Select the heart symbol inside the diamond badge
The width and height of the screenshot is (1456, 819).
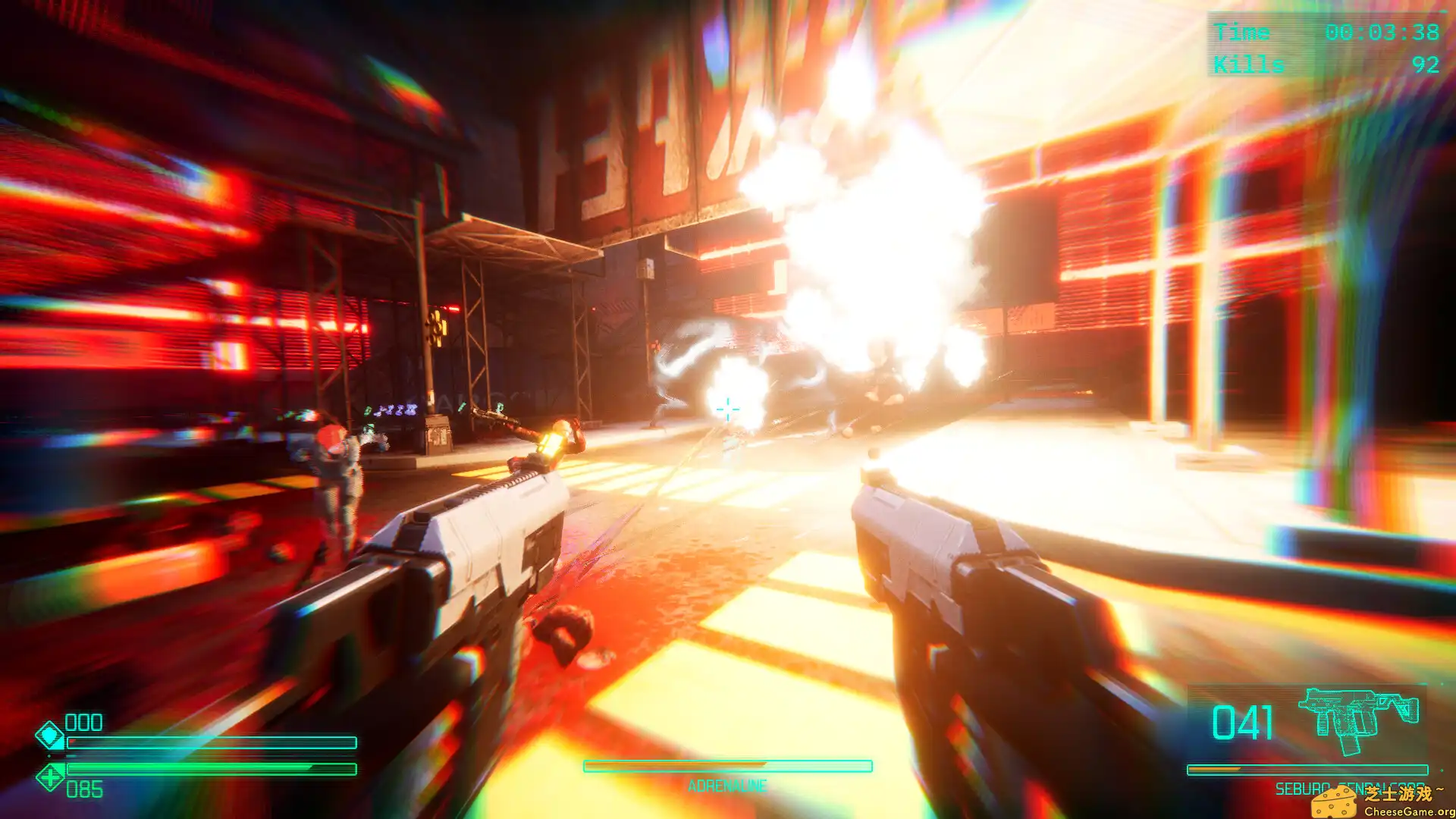coord(49,734)
